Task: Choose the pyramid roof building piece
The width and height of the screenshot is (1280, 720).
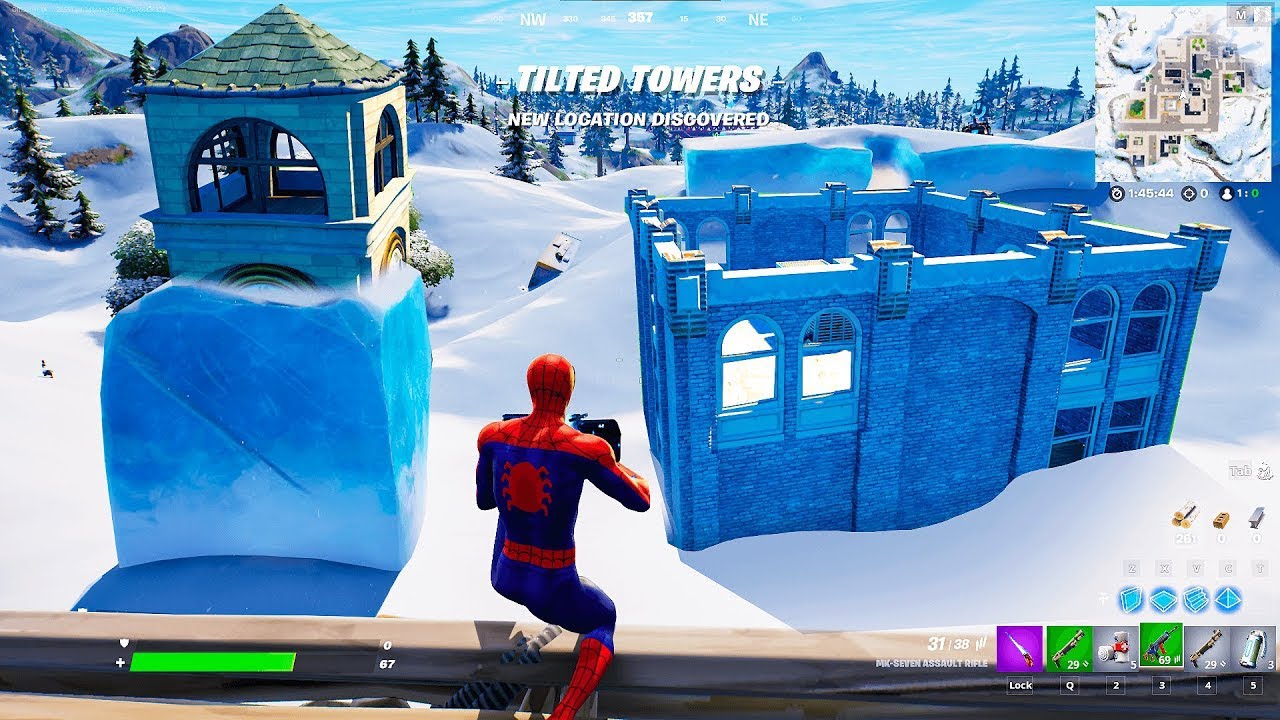Action: [1228, 599]
